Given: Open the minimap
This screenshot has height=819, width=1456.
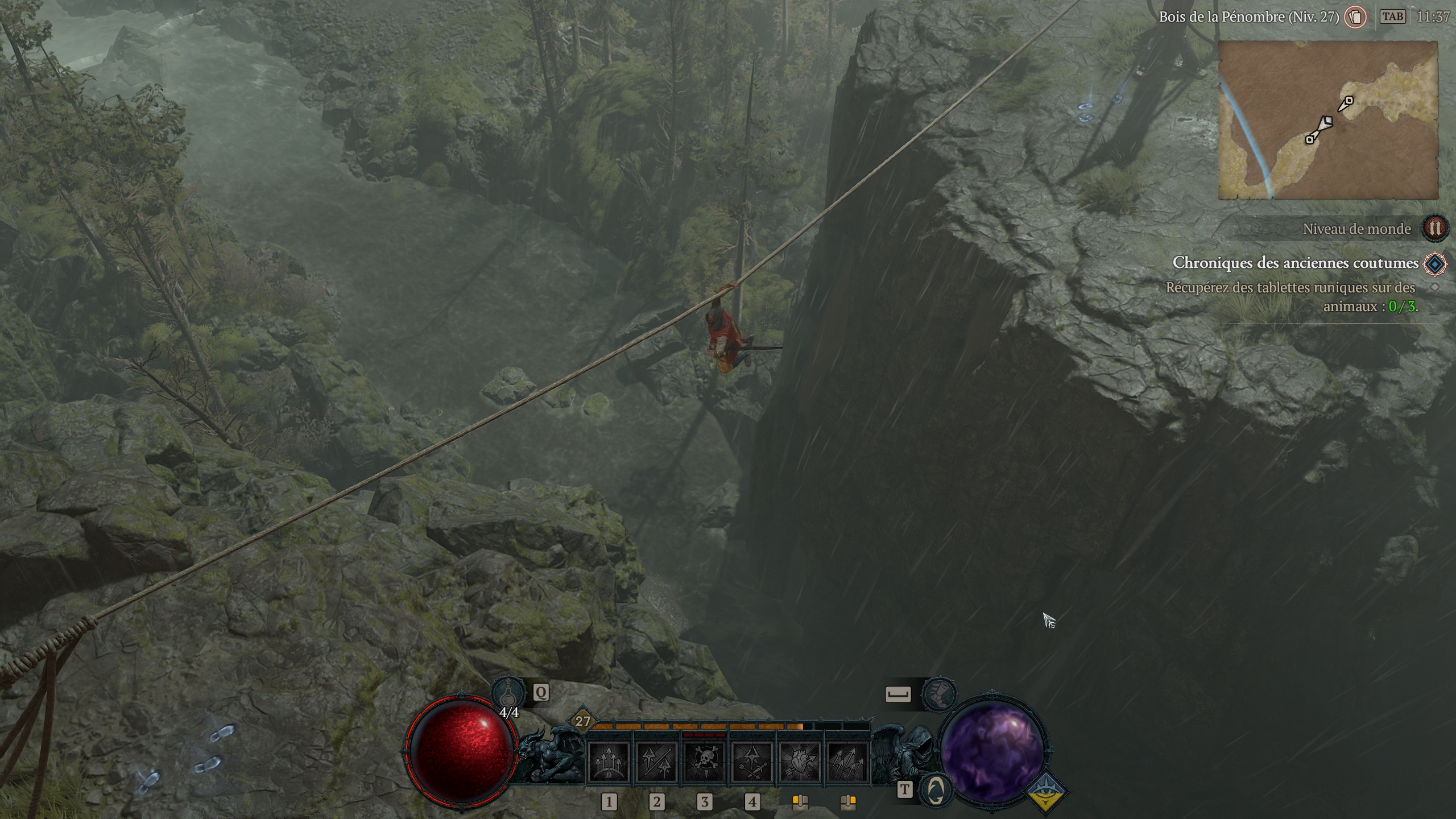Looking at the screenshot, I should [x=1327, y=121].
